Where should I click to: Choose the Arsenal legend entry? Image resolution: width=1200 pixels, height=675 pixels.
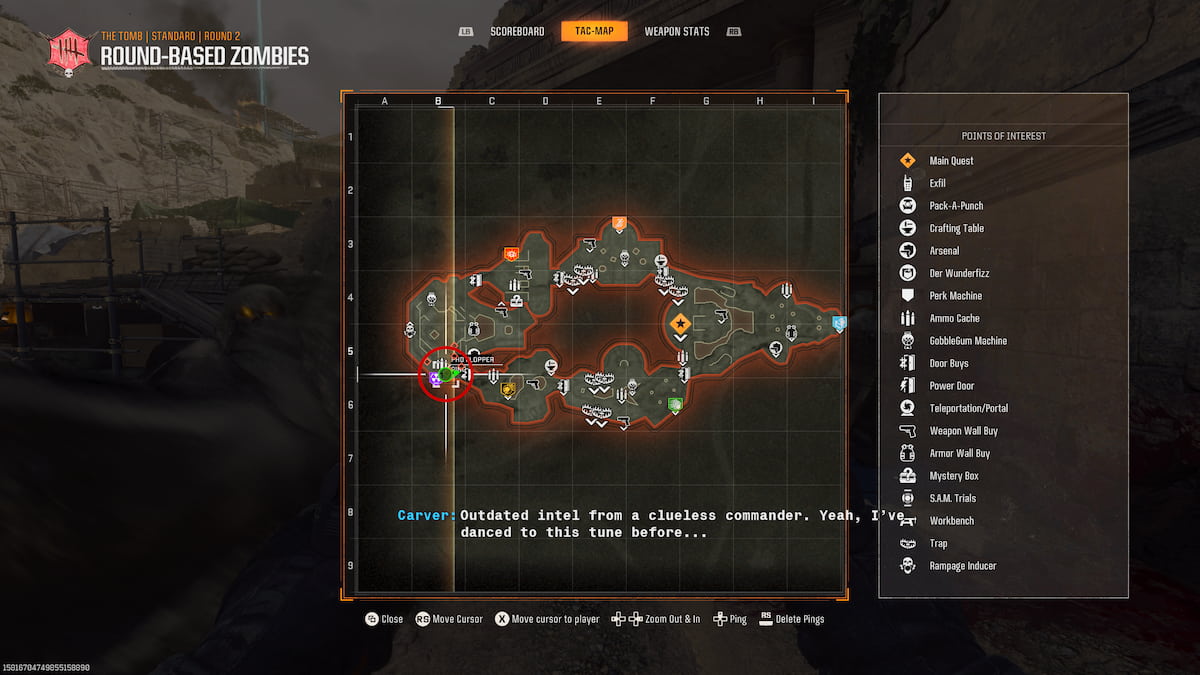pos(943,251)
